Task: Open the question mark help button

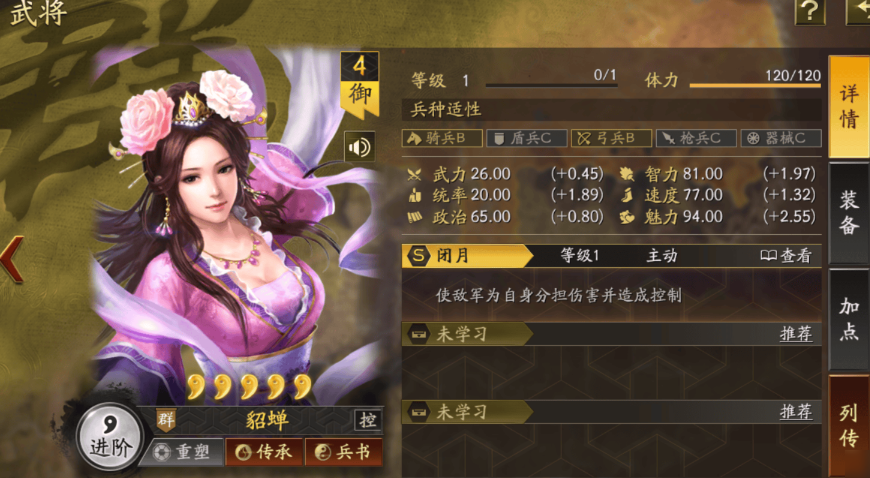Action: tap(809, 11)
